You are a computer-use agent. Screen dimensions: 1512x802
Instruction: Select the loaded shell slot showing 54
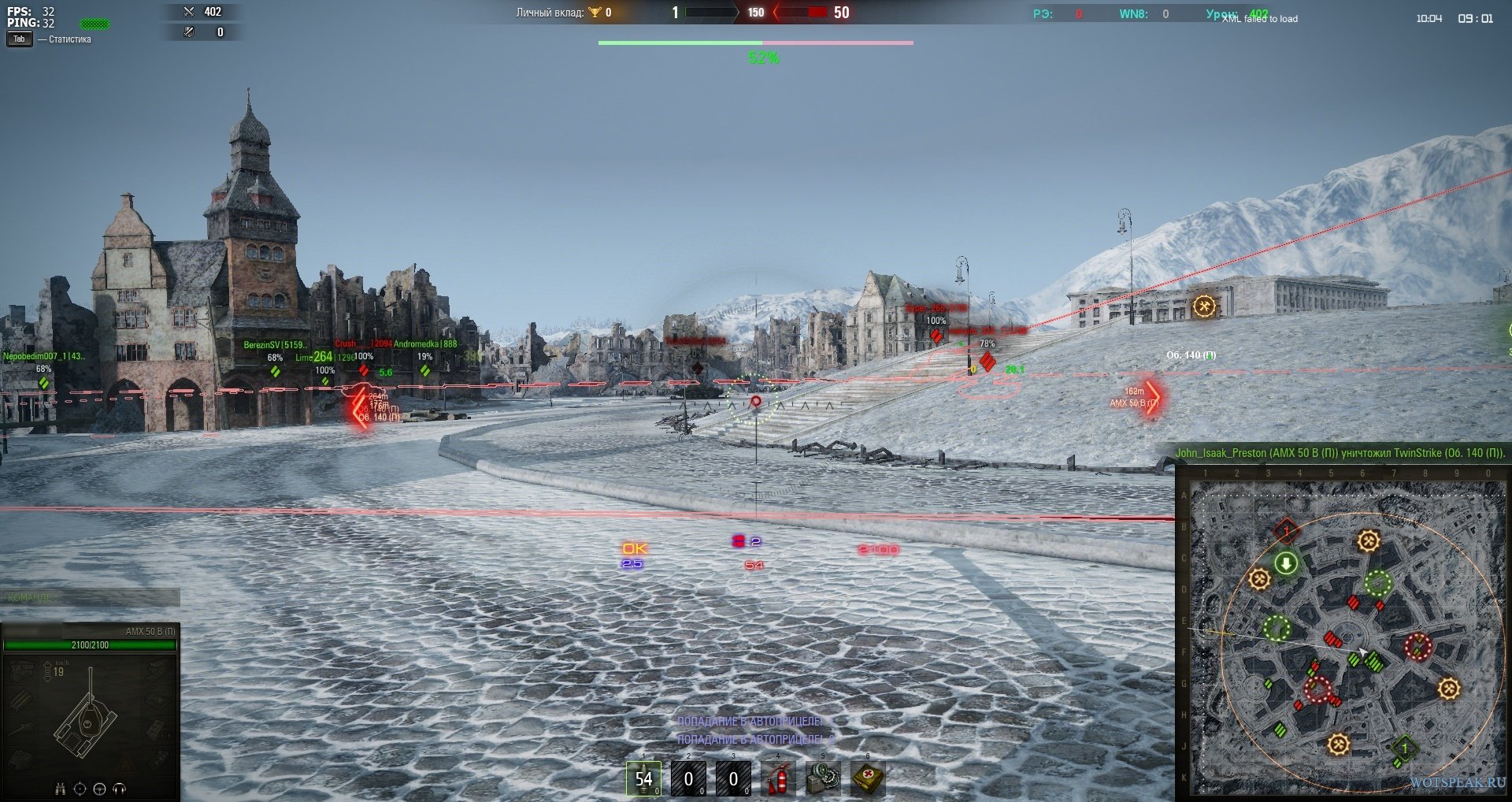643,779
